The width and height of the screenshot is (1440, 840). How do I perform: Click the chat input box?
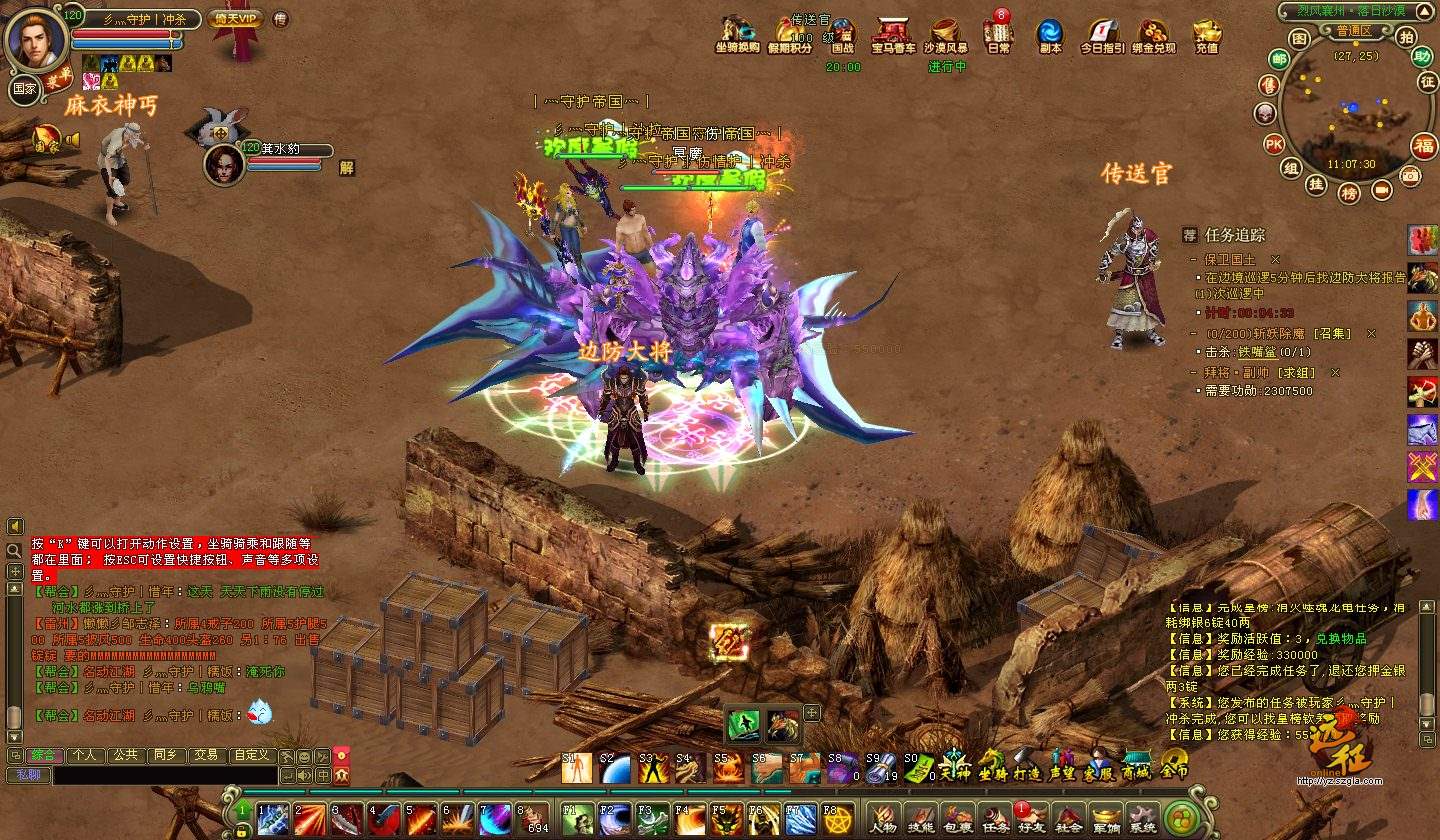click(165, 775)
